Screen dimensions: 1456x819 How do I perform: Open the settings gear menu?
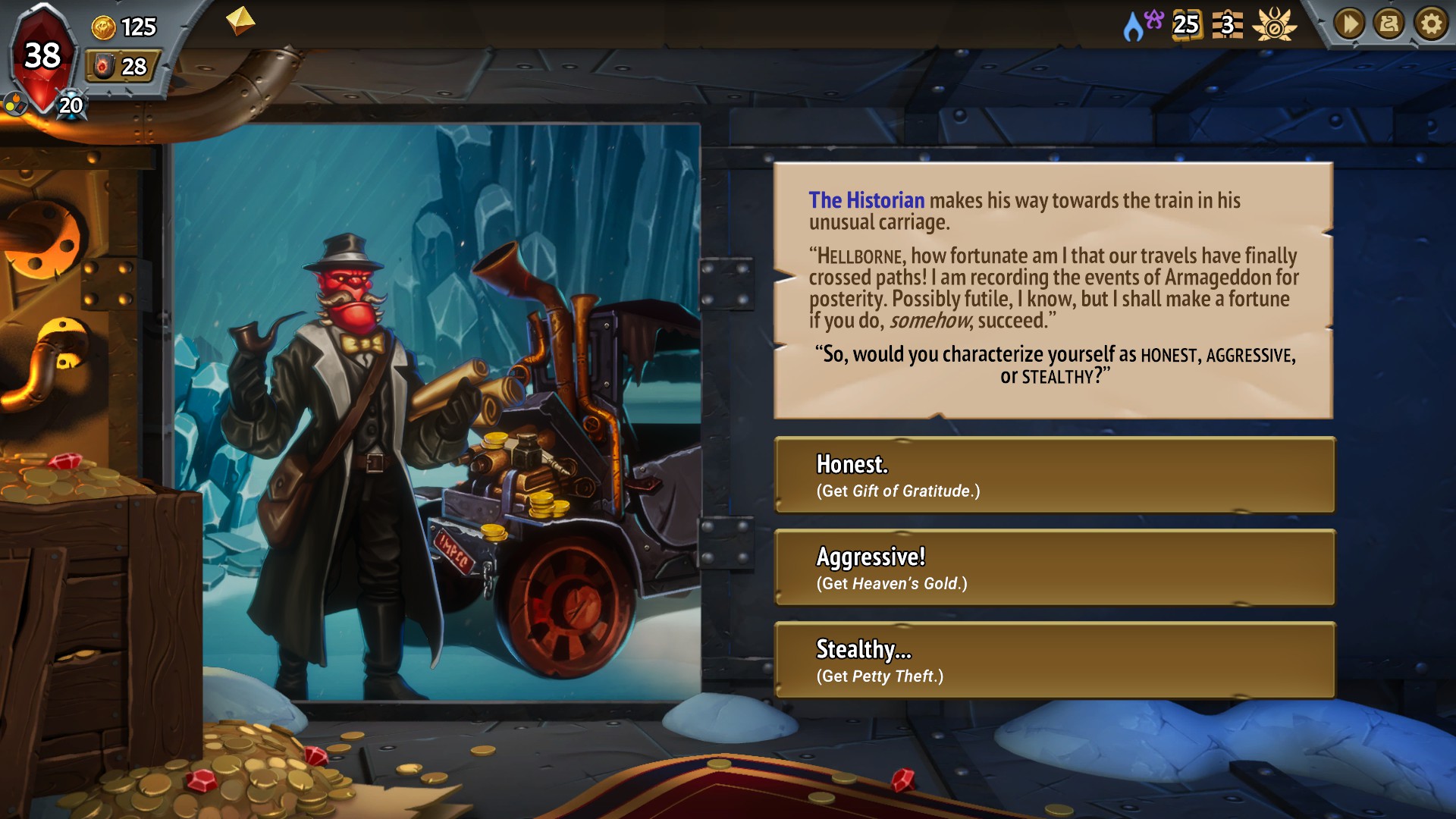[1431, 24]
